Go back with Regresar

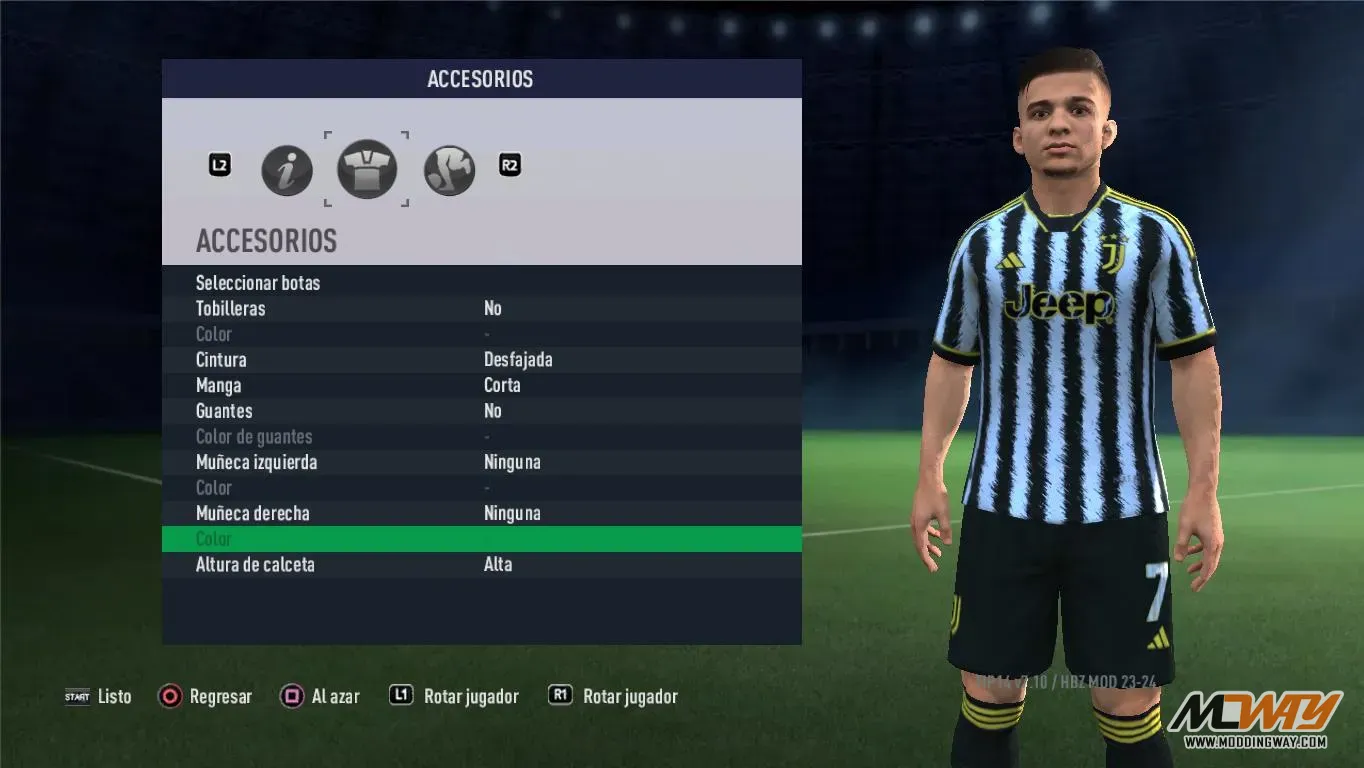pyautogui.click(x=206, y=697)
